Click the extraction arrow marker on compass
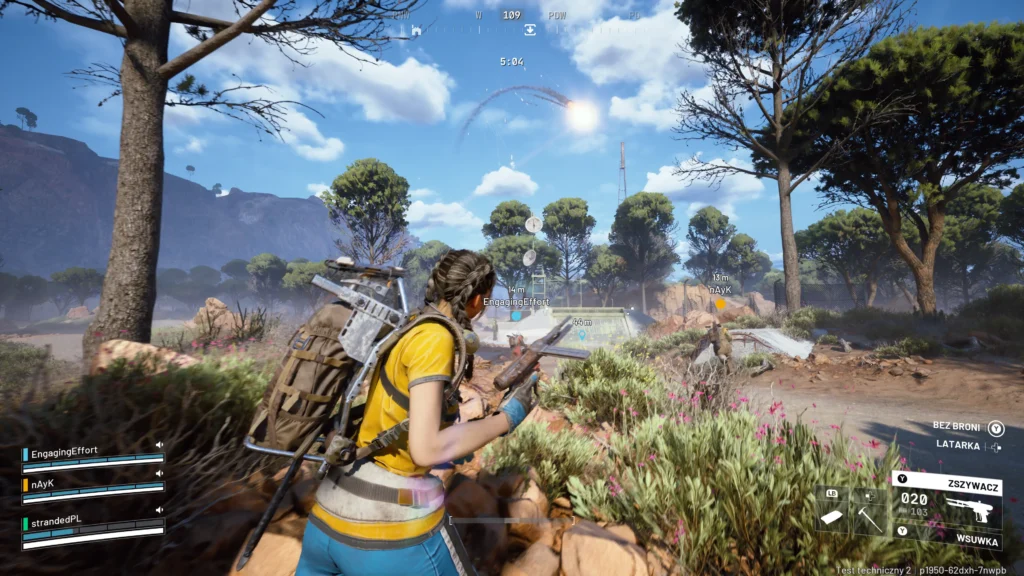 [x=530, y=30]
